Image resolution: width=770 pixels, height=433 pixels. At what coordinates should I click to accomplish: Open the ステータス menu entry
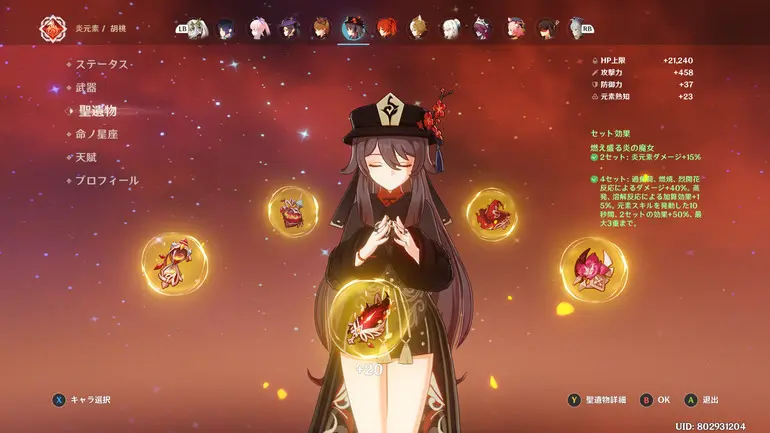coord(102,64)
